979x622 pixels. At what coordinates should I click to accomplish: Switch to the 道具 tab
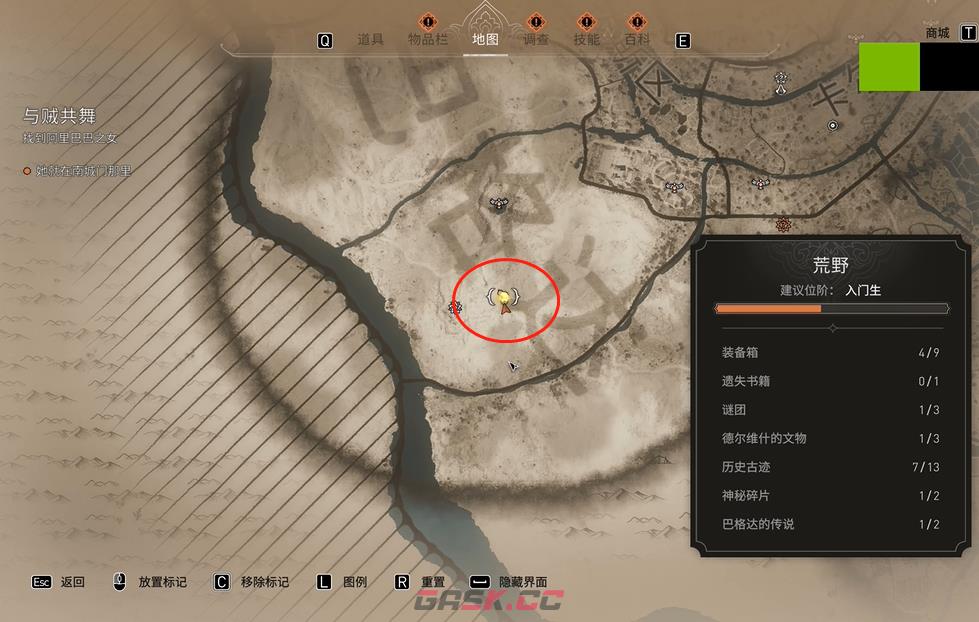click(370, 40)
